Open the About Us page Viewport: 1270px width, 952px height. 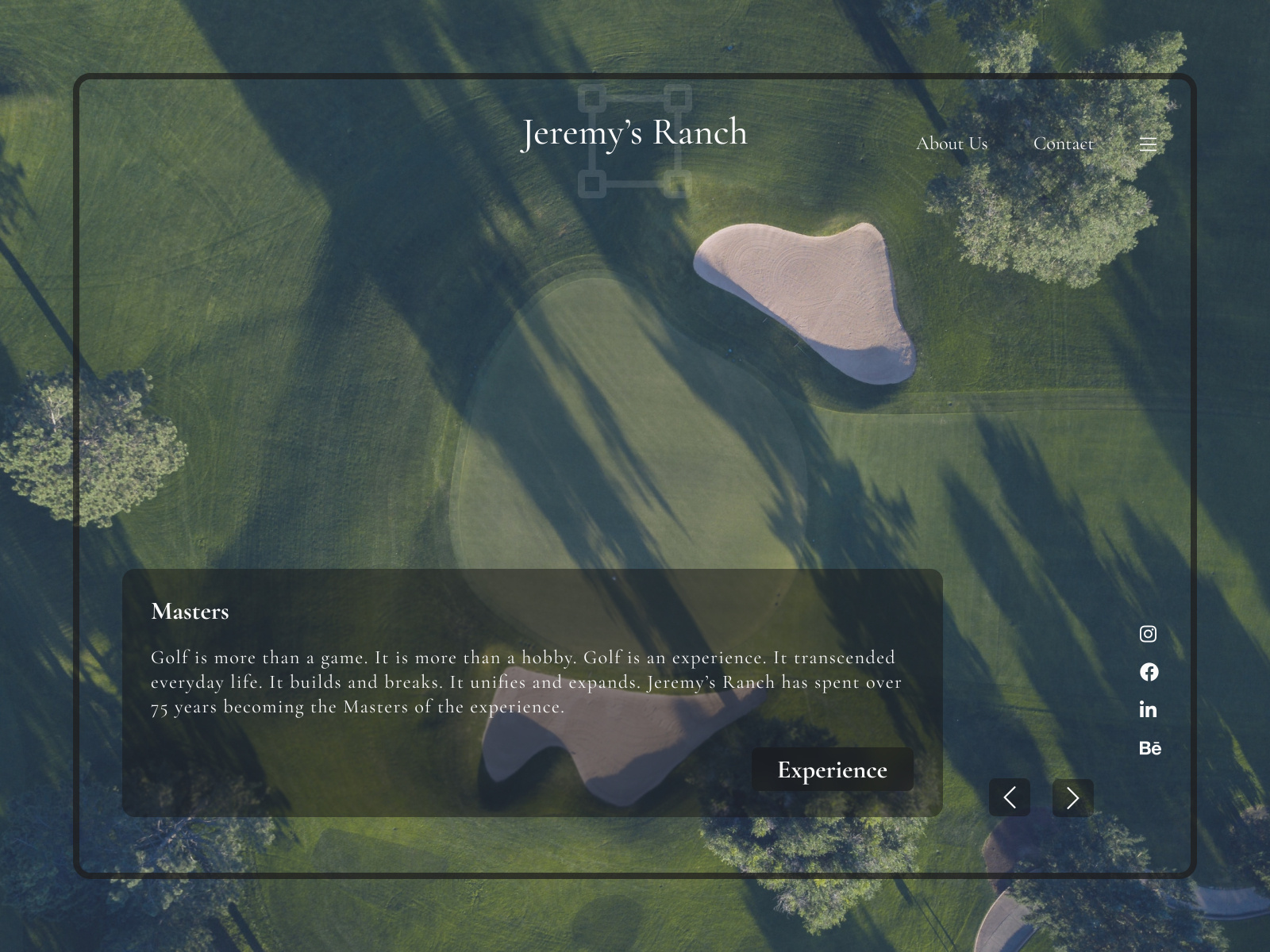point(952,144)
